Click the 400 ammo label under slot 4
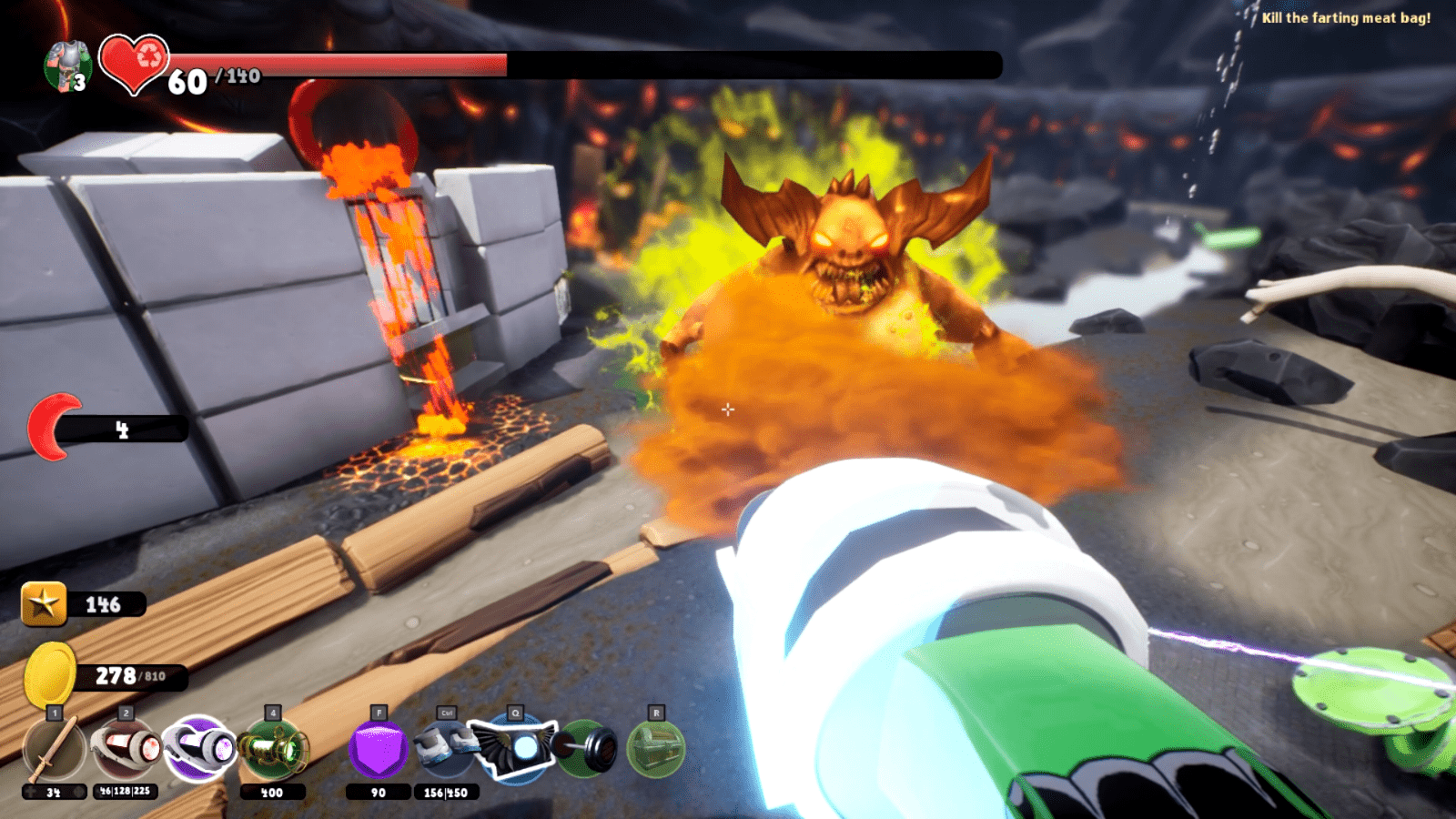 click(272, 790)
